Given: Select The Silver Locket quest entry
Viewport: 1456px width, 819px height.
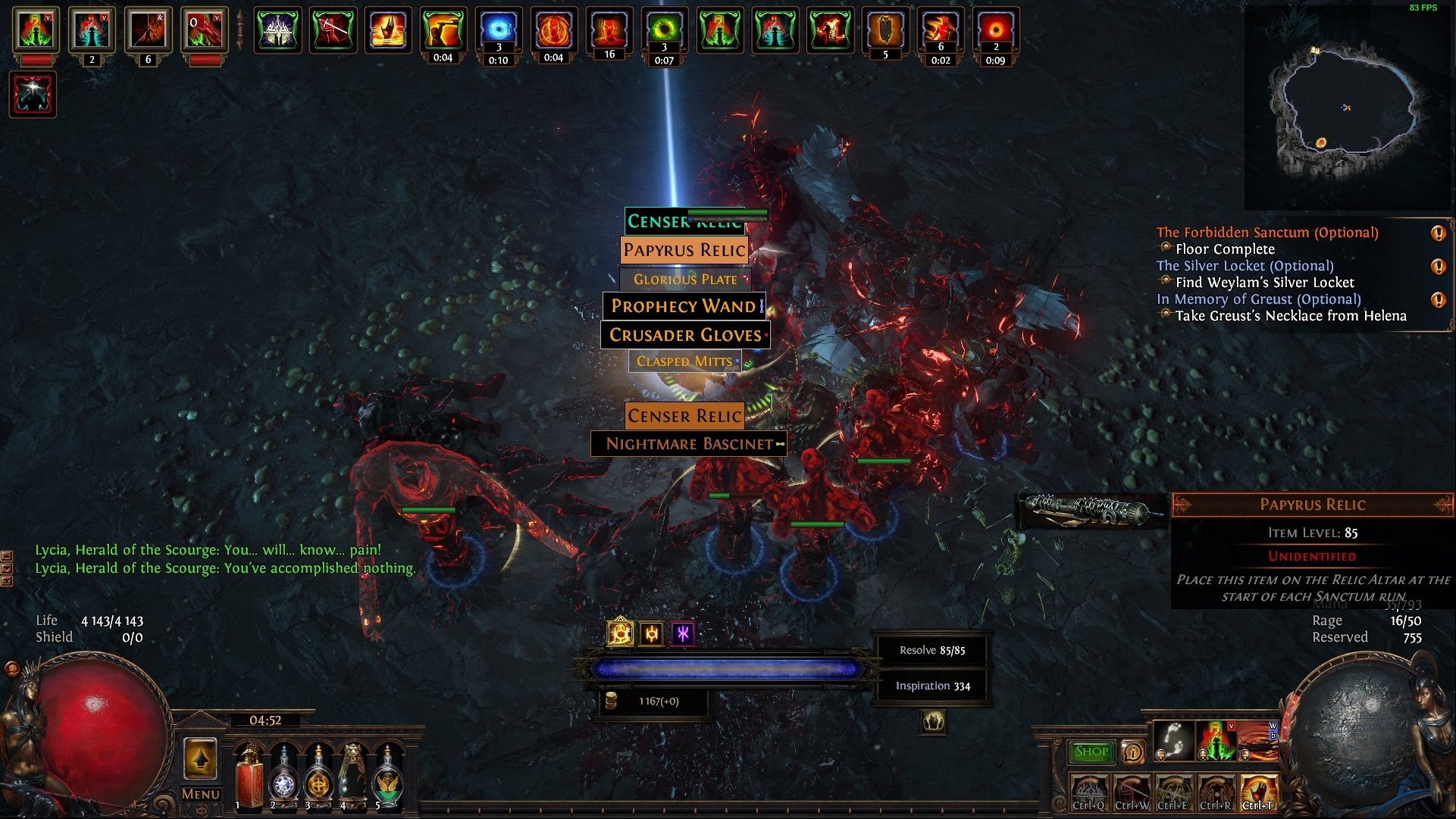Looking at the screenshot, I should click(x=1245, y=266).
